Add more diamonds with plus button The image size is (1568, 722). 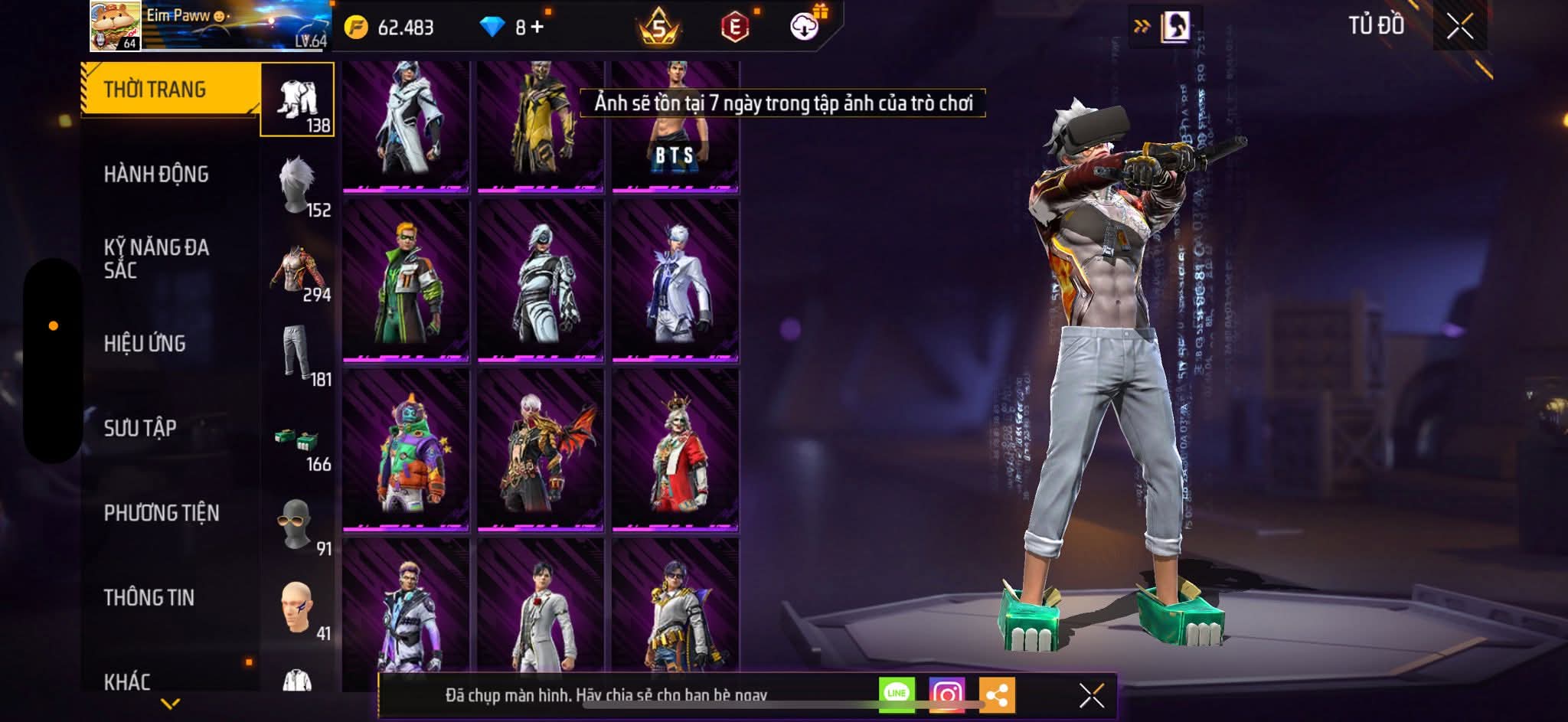(x=537, y=28)
